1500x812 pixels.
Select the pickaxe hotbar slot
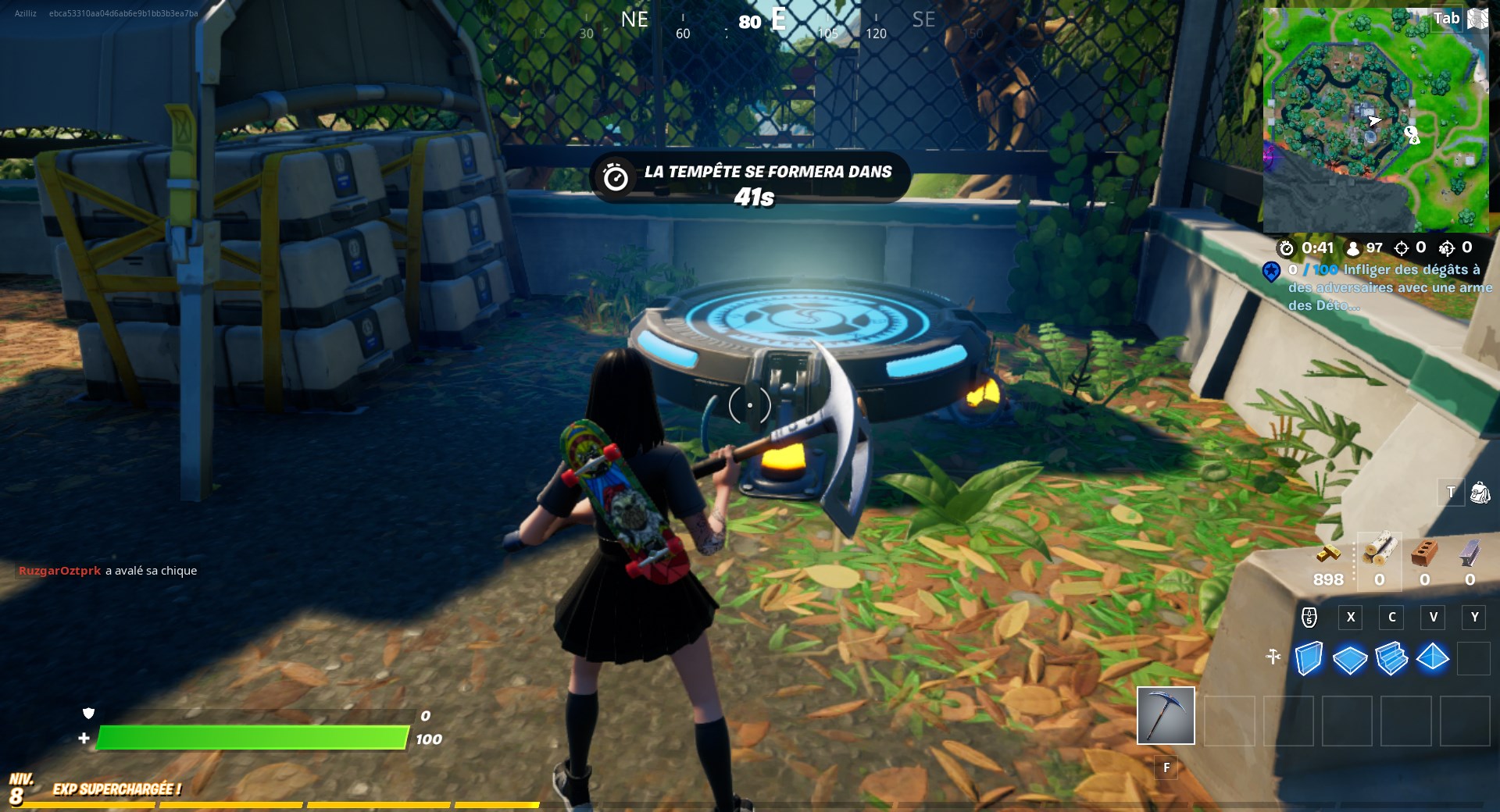coord(1167,714)
